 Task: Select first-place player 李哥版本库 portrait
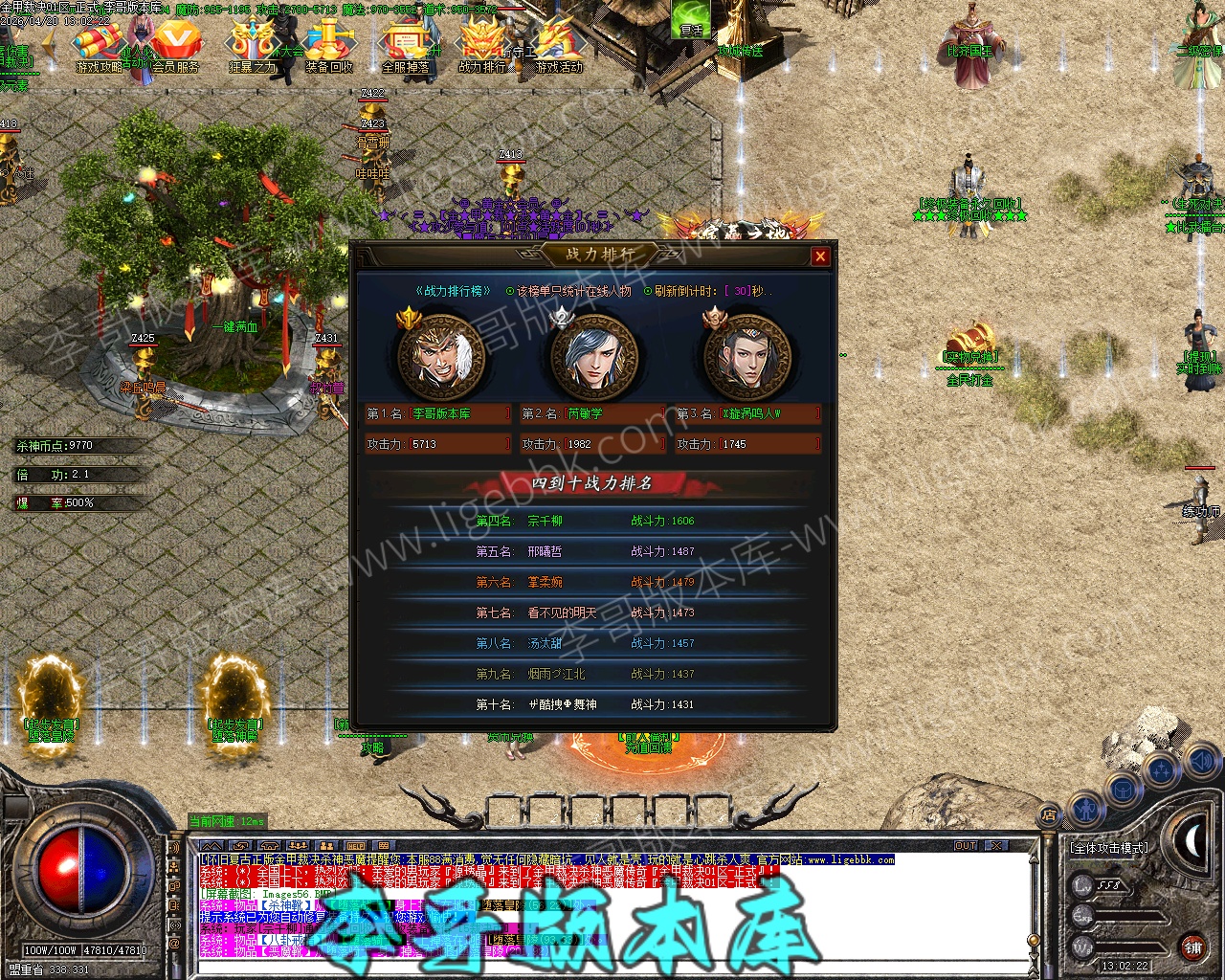pyautogui.click(x=440, y=357)
